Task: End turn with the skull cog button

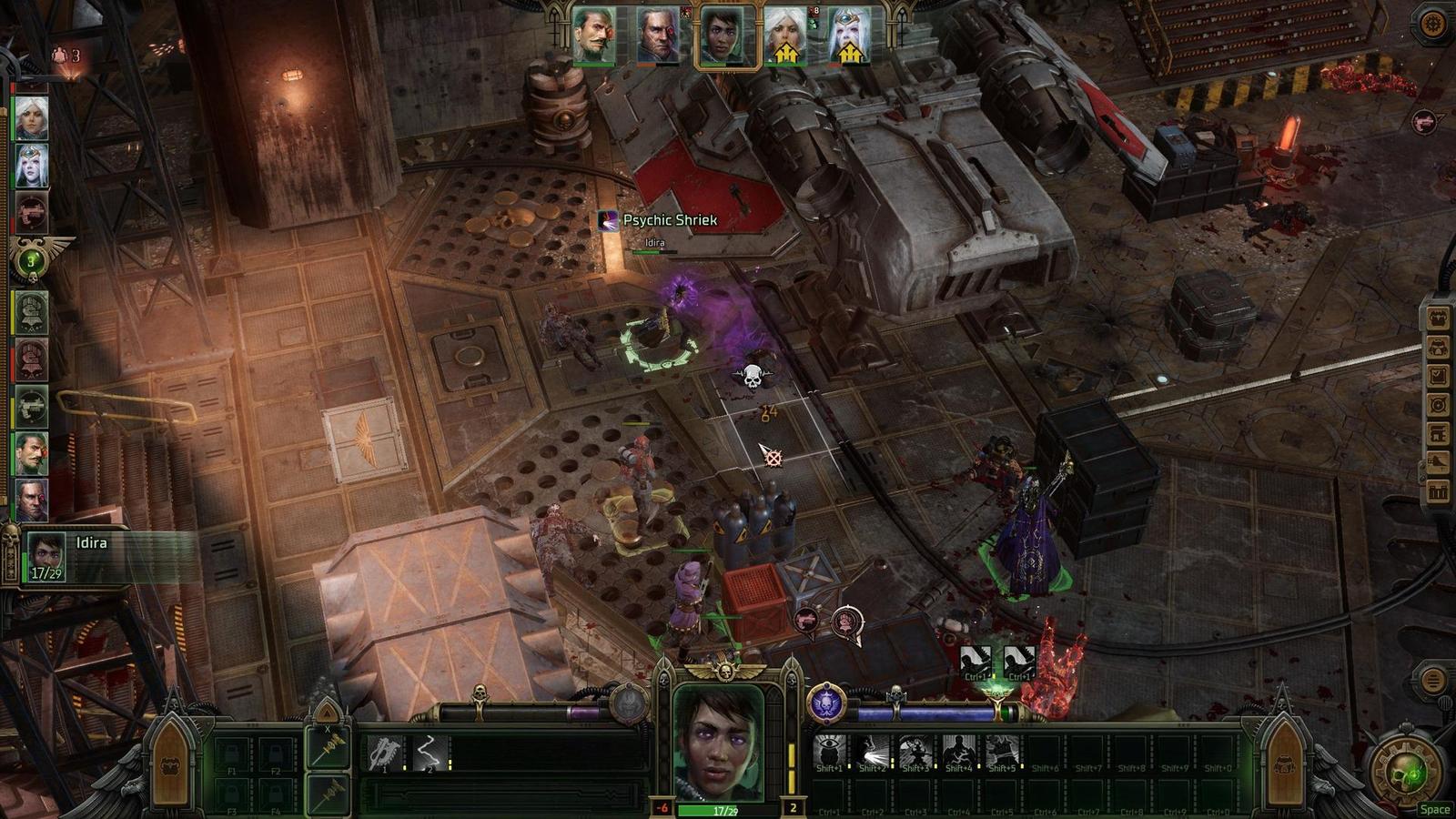Action: click(1406, 771)
